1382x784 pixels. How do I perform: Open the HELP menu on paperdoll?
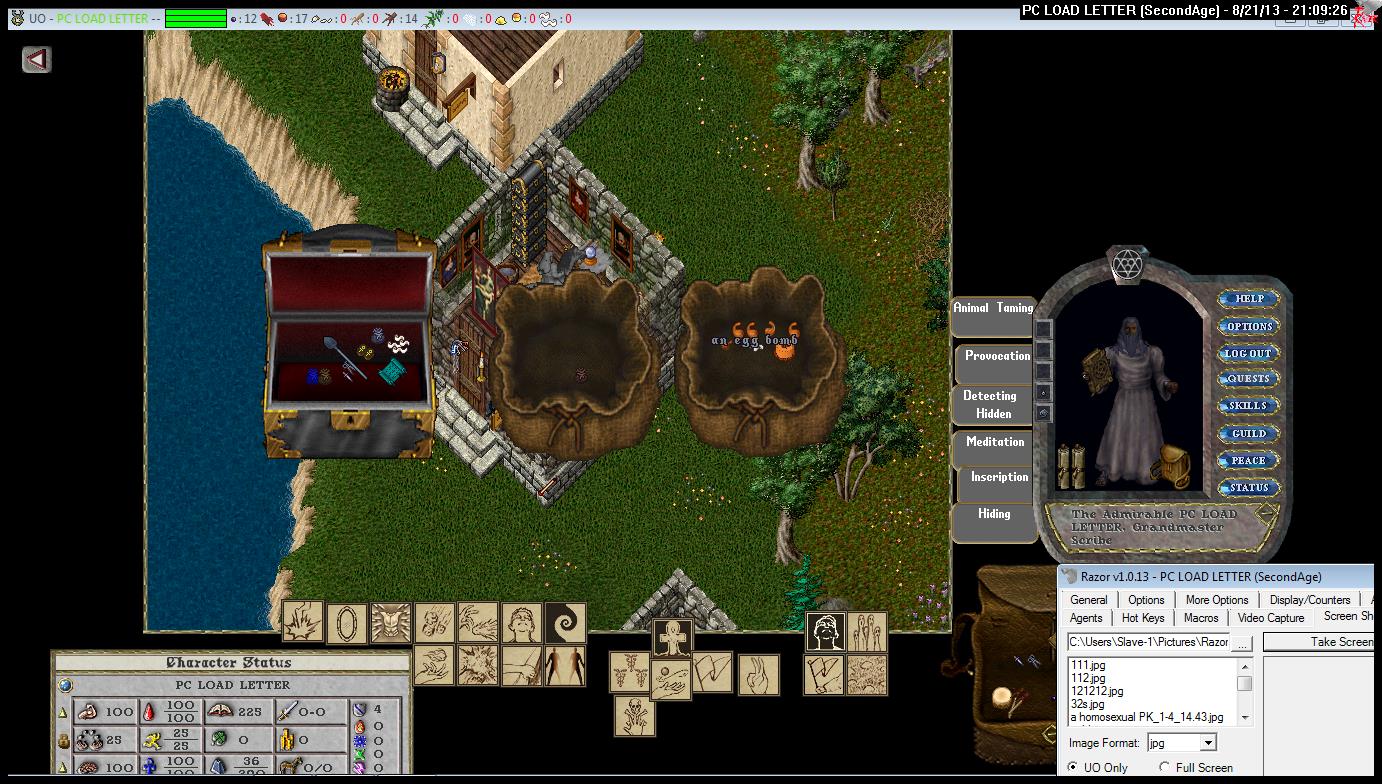[x=1249, y=298]
